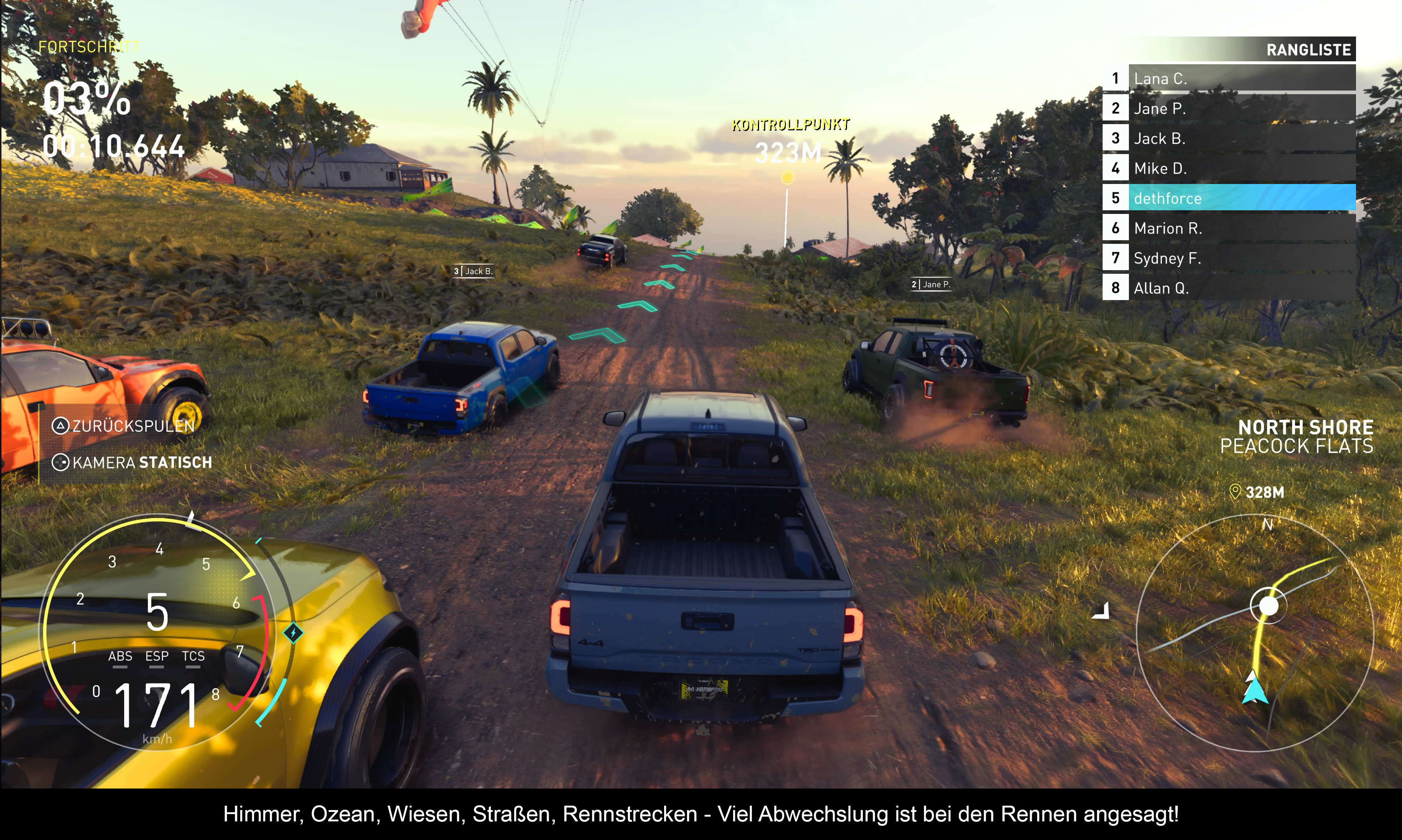Select the Jane P. name tag
The image size is (1402, 840).
(931, 284)
